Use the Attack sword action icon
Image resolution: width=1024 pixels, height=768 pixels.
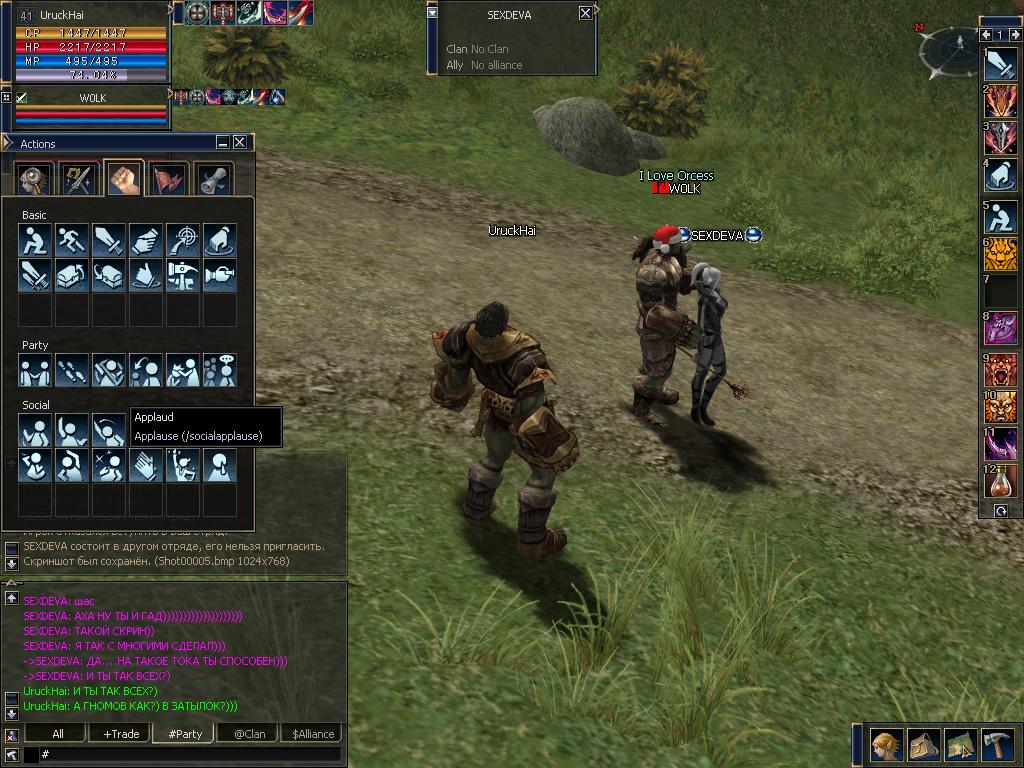109,240
